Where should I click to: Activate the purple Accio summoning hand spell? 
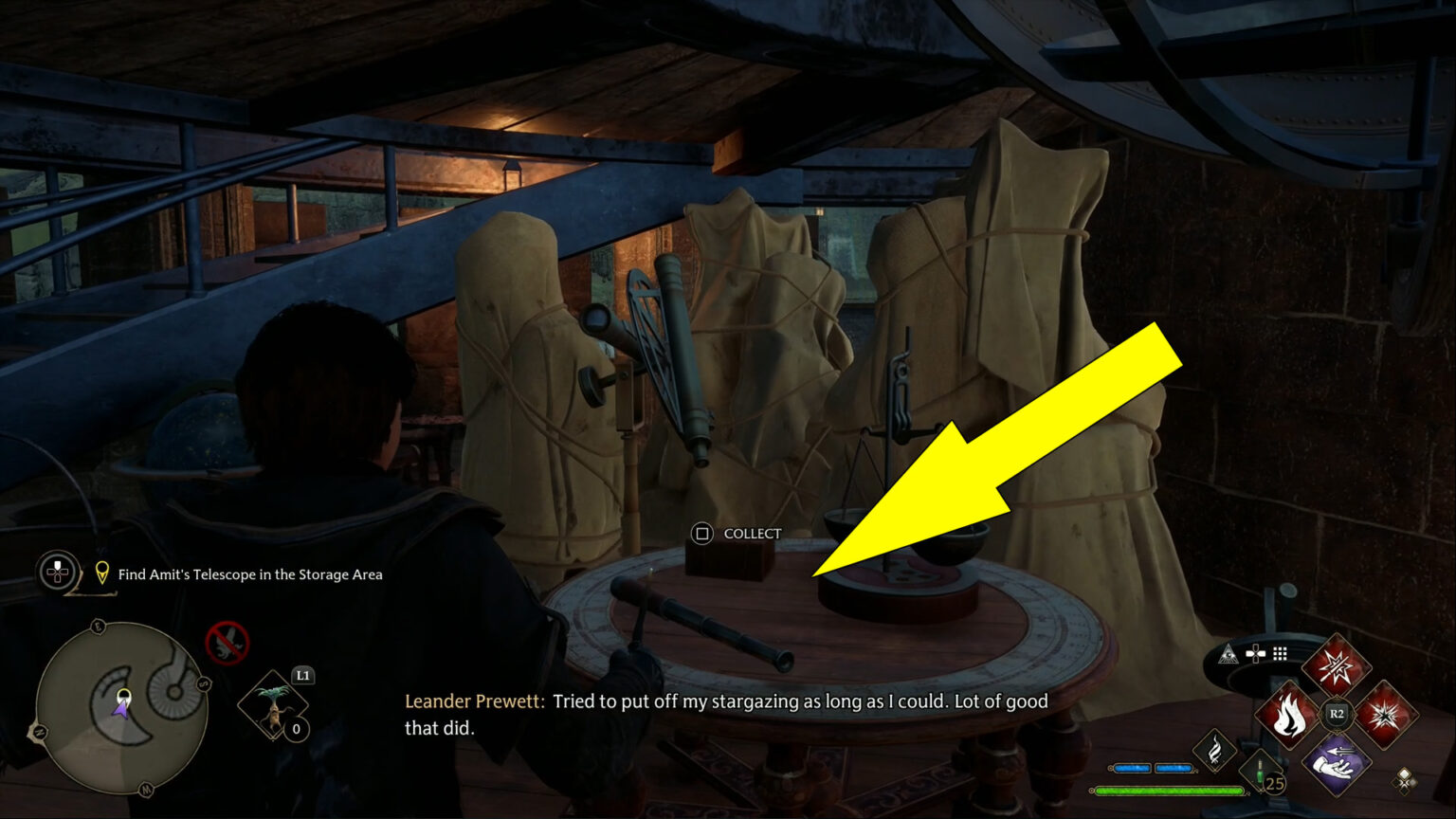[1336, 762]
